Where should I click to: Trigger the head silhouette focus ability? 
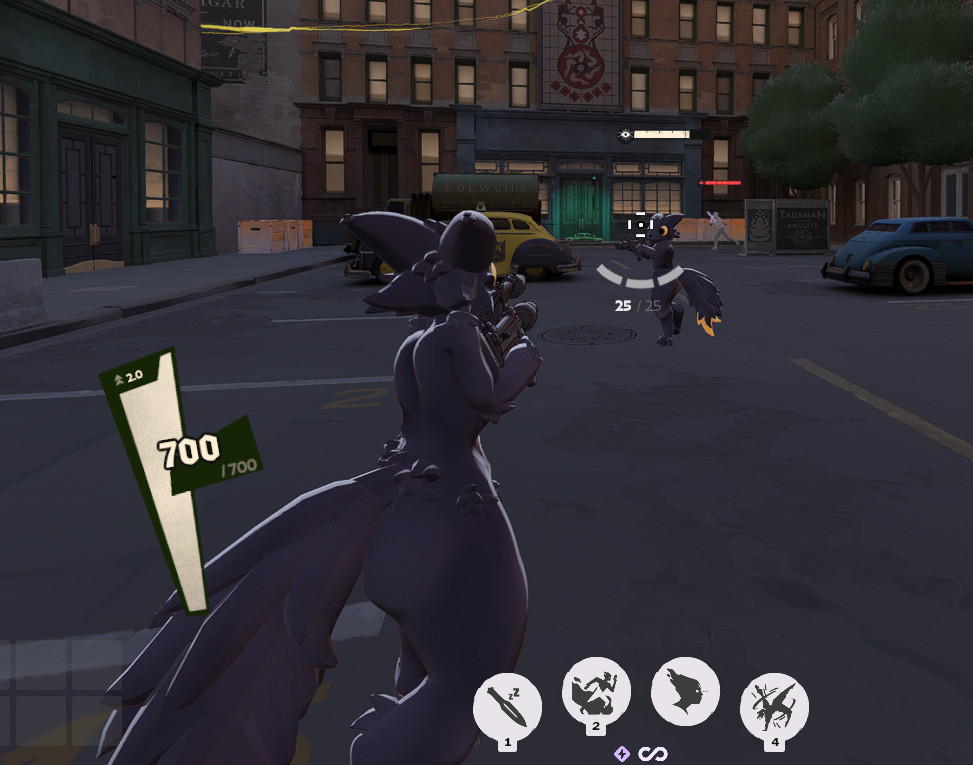tap(685, 691)
